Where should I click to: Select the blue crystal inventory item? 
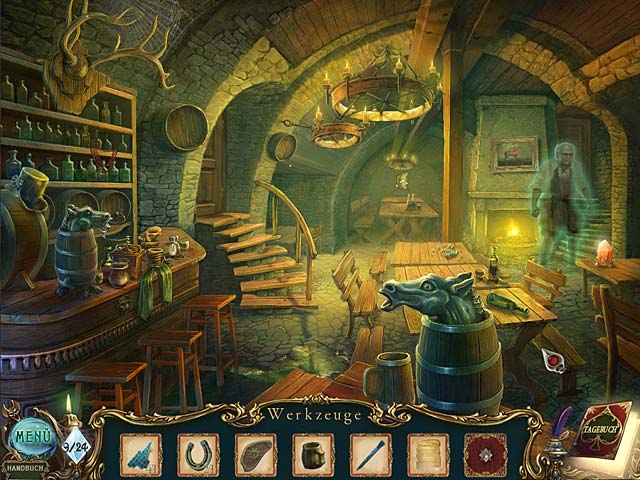click(x=140, y=454)
